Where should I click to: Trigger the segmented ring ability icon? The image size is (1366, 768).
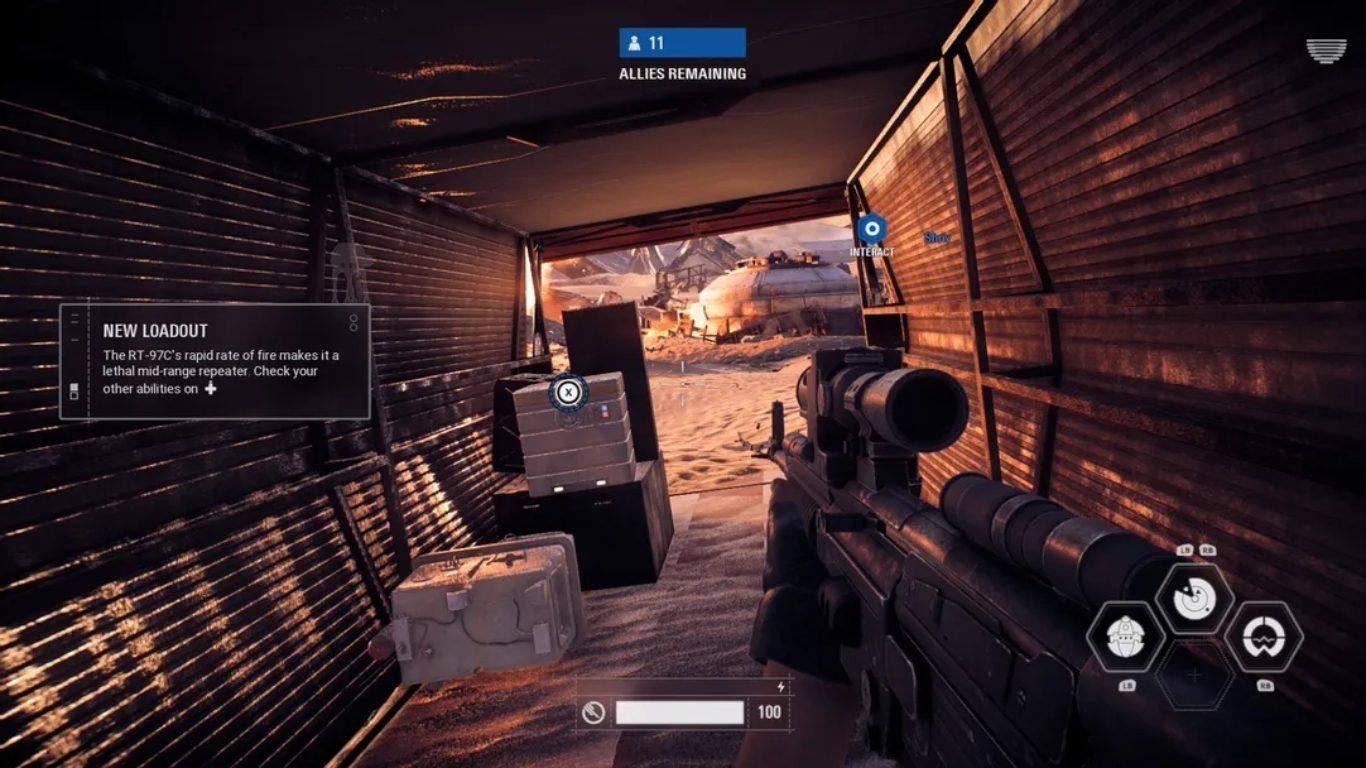pyautogui.click(x=1263, y=637)
